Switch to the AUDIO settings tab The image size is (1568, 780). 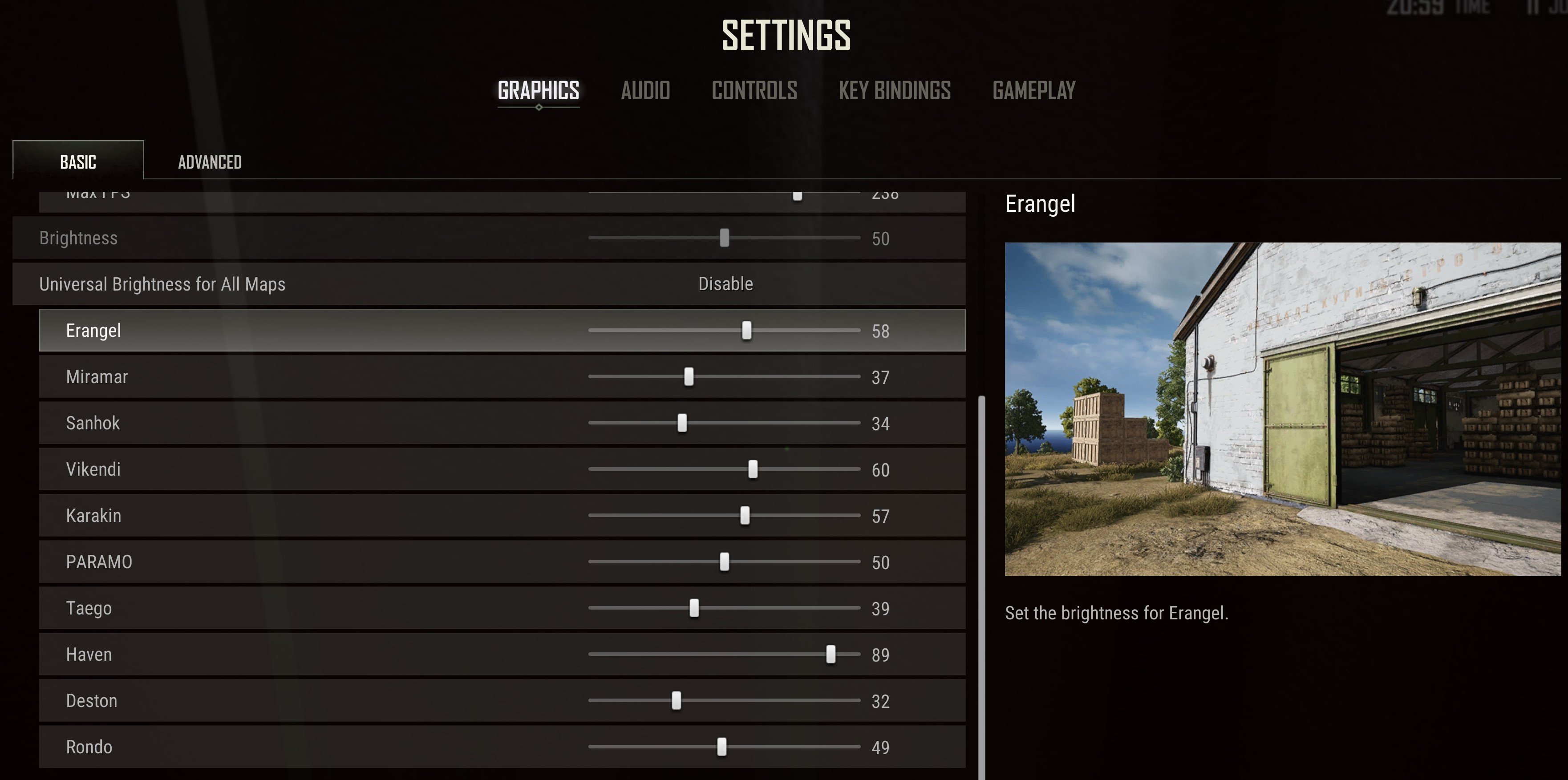pos(645,91)
